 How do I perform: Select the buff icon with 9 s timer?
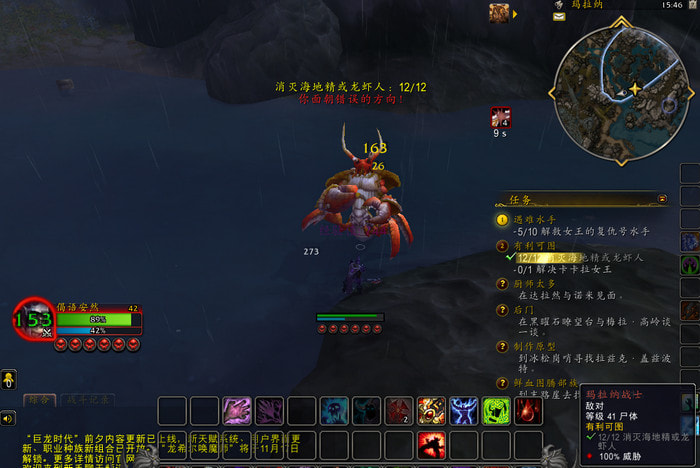[x=500, y=117]
